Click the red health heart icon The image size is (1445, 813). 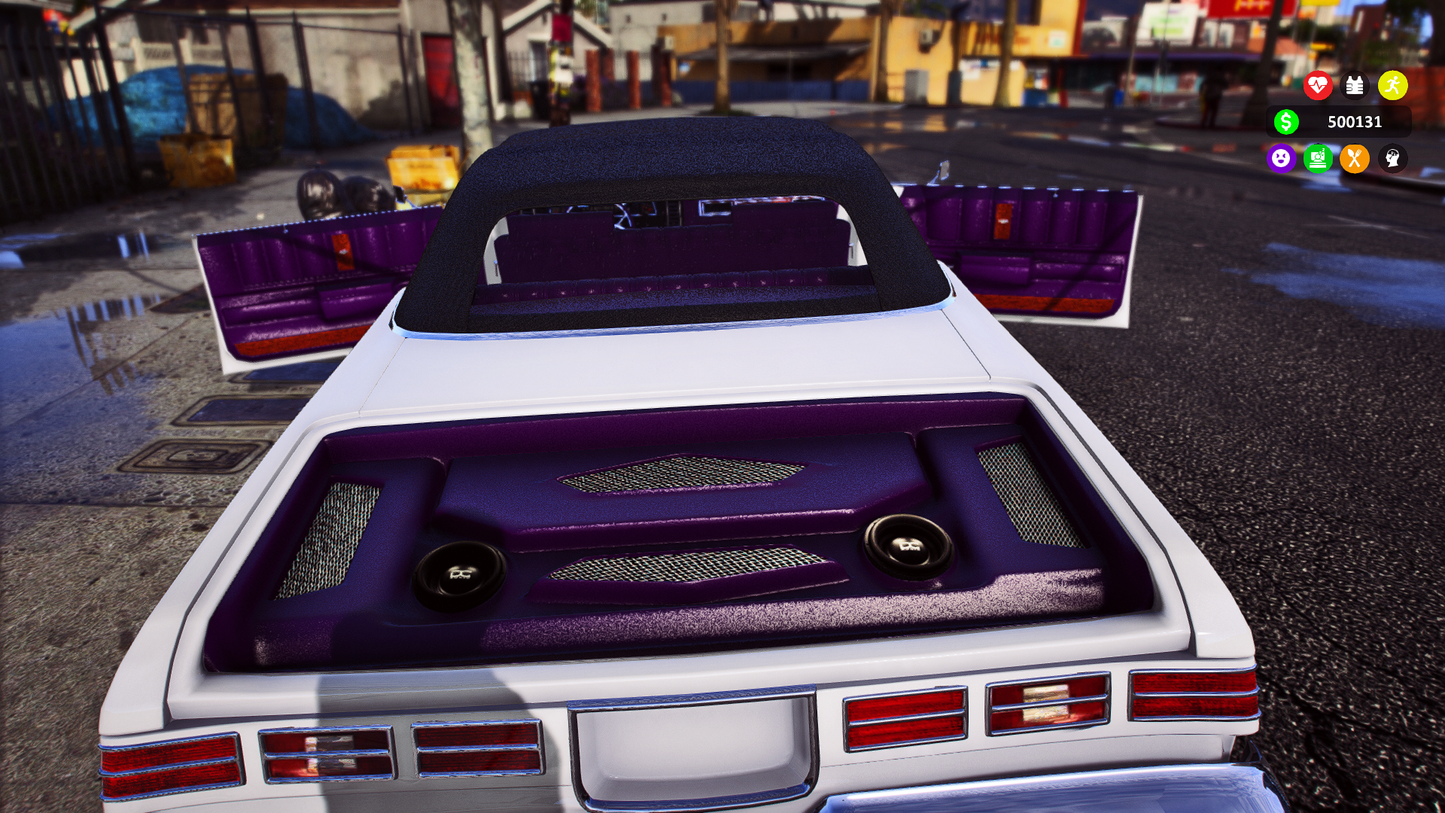[1318, 86]
